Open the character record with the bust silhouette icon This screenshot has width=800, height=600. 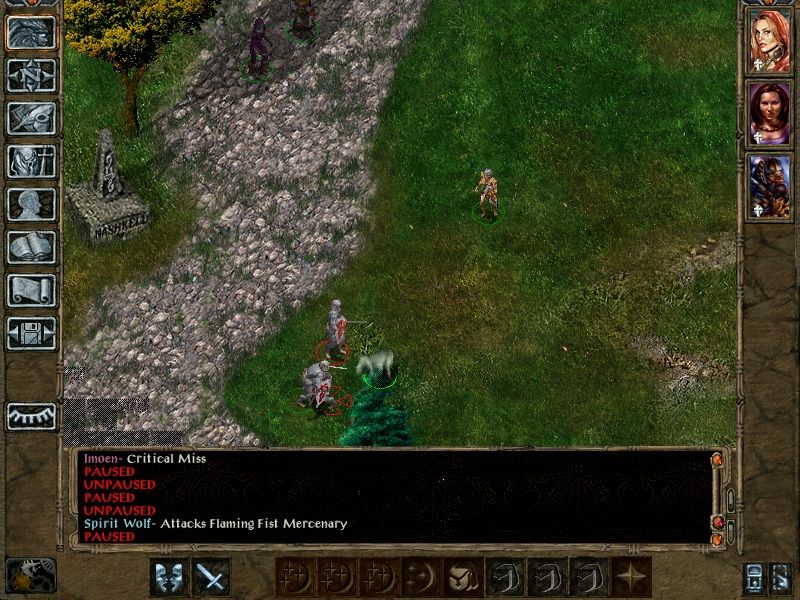(31, 204)
